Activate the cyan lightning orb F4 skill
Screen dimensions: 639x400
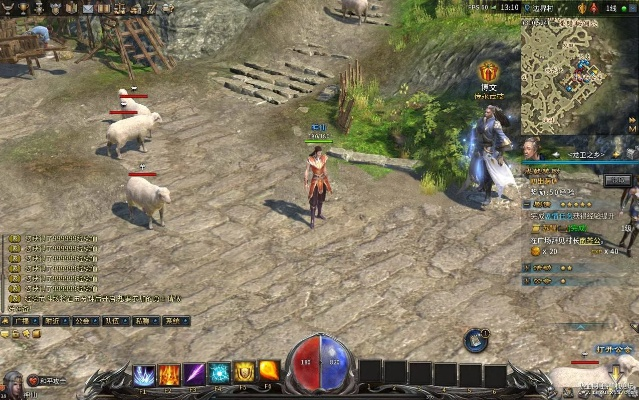[219, 375]
